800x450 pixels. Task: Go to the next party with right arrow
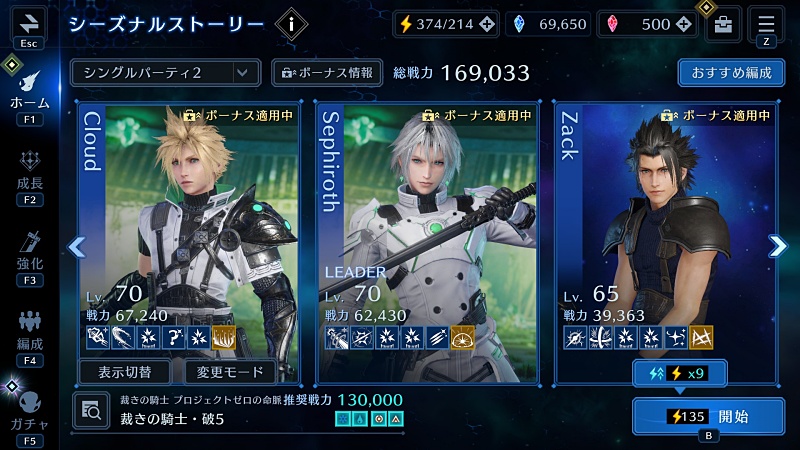point(777,246)
